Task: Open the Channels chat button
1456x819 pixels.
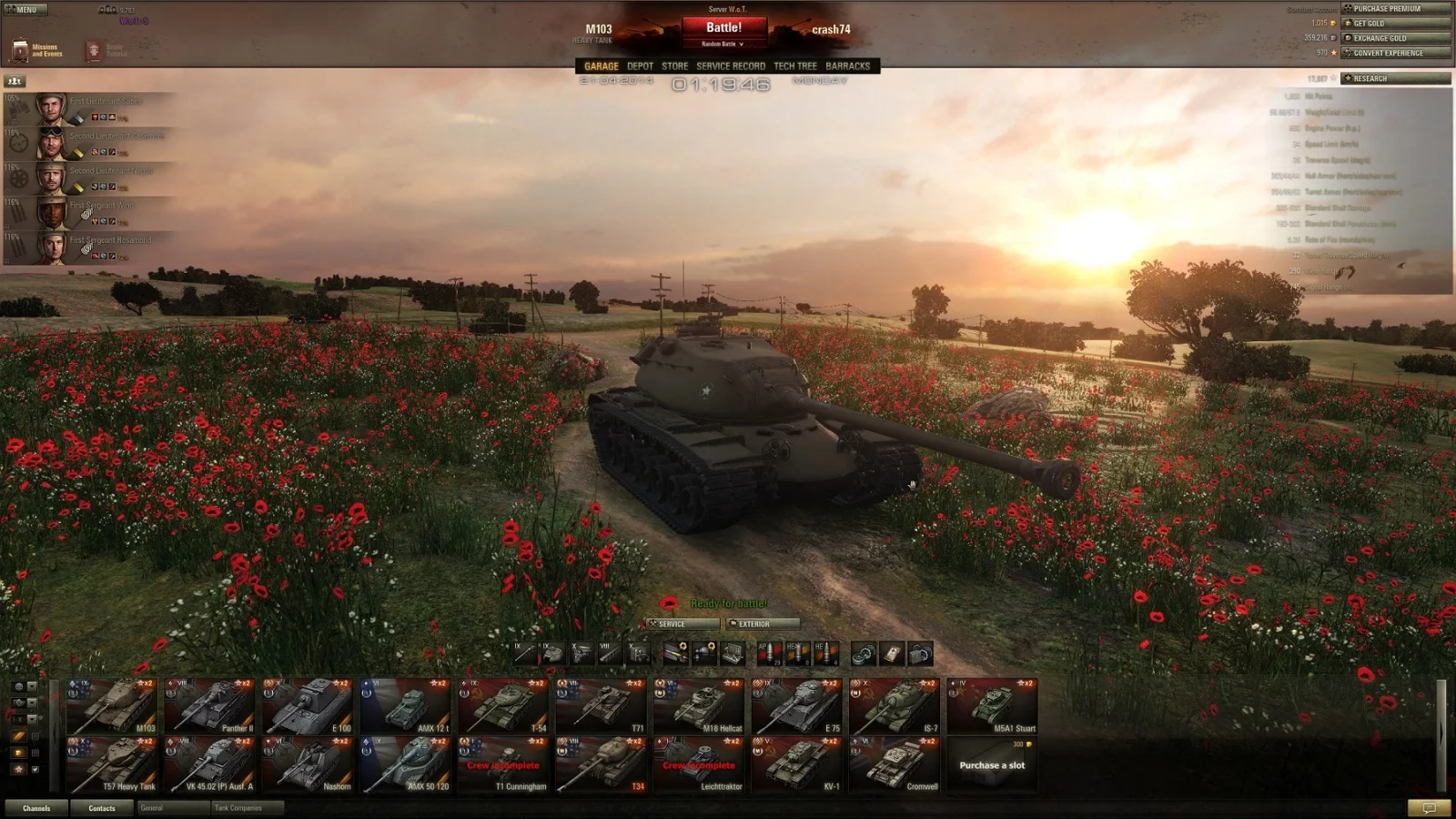Action: coord(36,808)
